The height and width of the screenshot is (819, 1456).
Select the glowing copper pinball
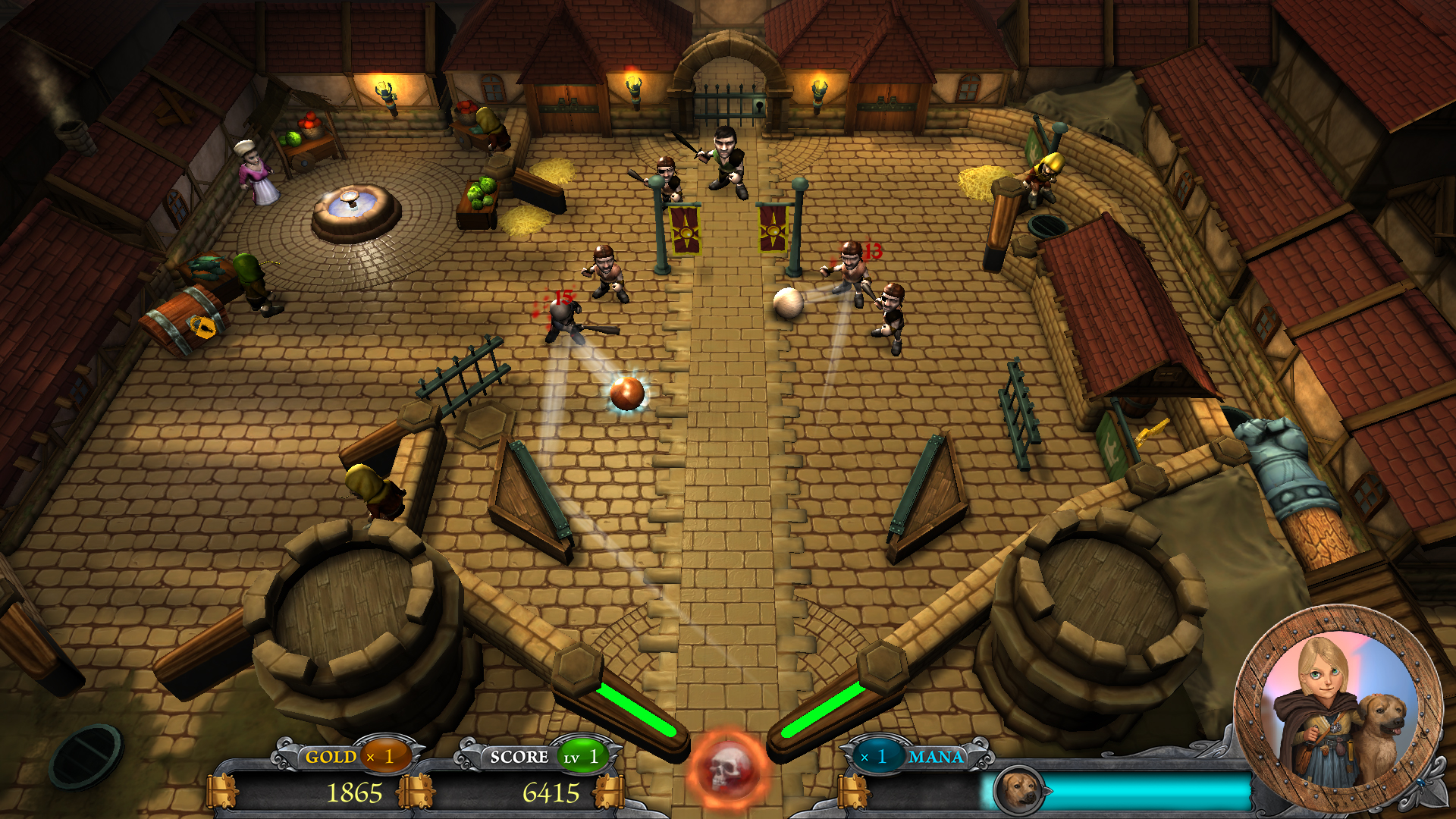coord(626,392)
